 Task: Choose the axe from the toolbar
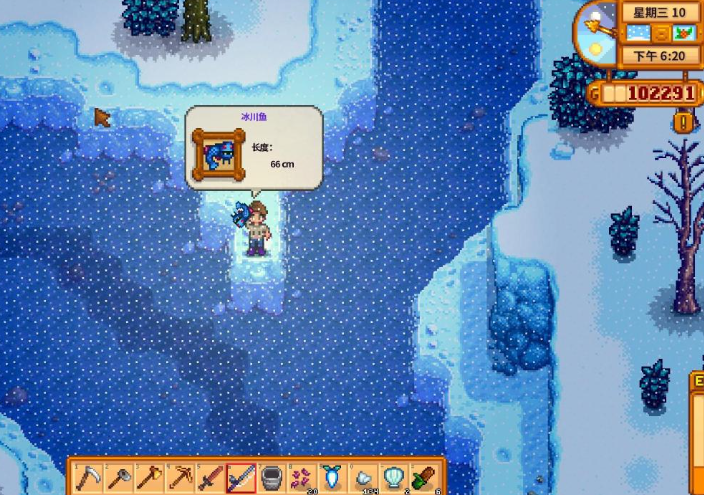(149, 477)
